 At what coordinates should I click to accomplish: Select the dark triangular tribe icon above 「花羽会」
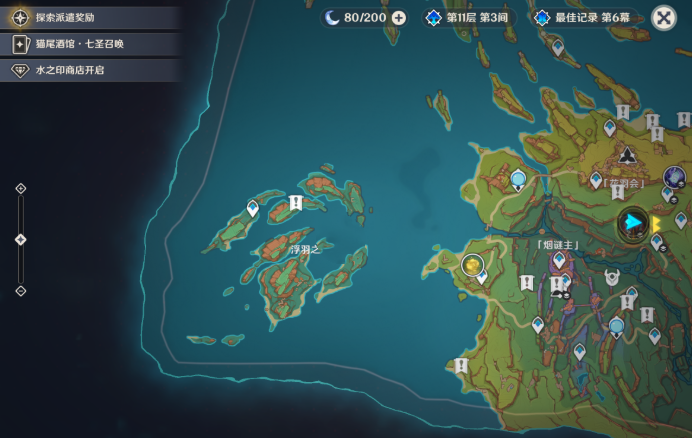(x=628, y=156)
